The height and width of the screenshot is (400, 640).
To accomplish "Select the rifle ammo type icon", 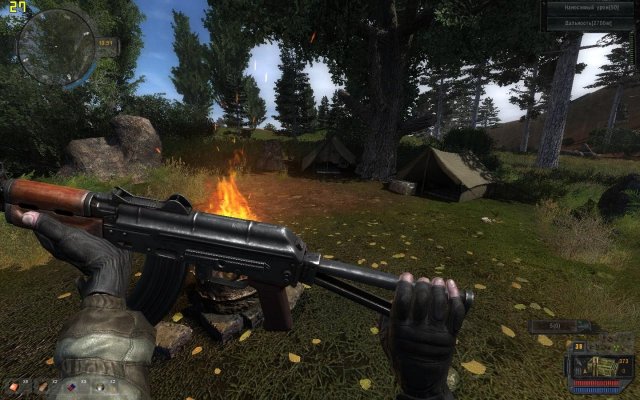I will click(601, 367).
